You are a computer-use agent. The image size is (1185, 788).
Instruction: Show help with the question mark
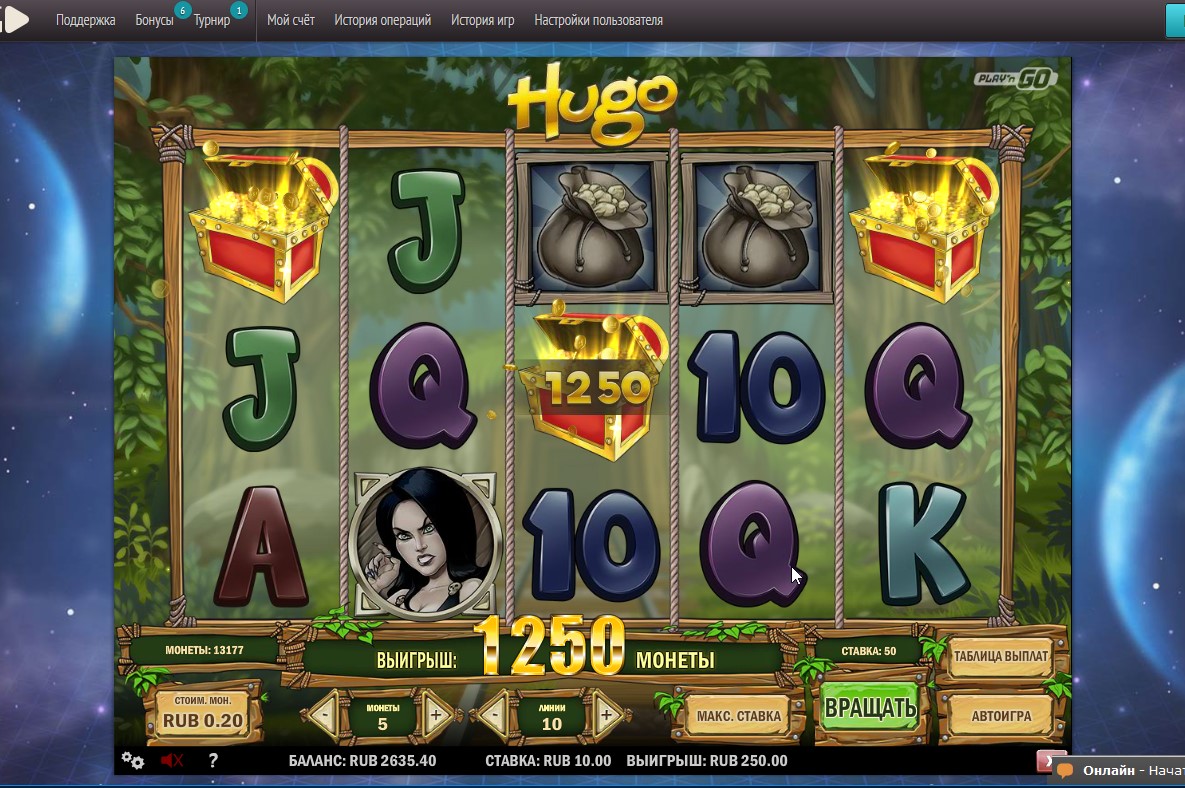pos(213,760)
